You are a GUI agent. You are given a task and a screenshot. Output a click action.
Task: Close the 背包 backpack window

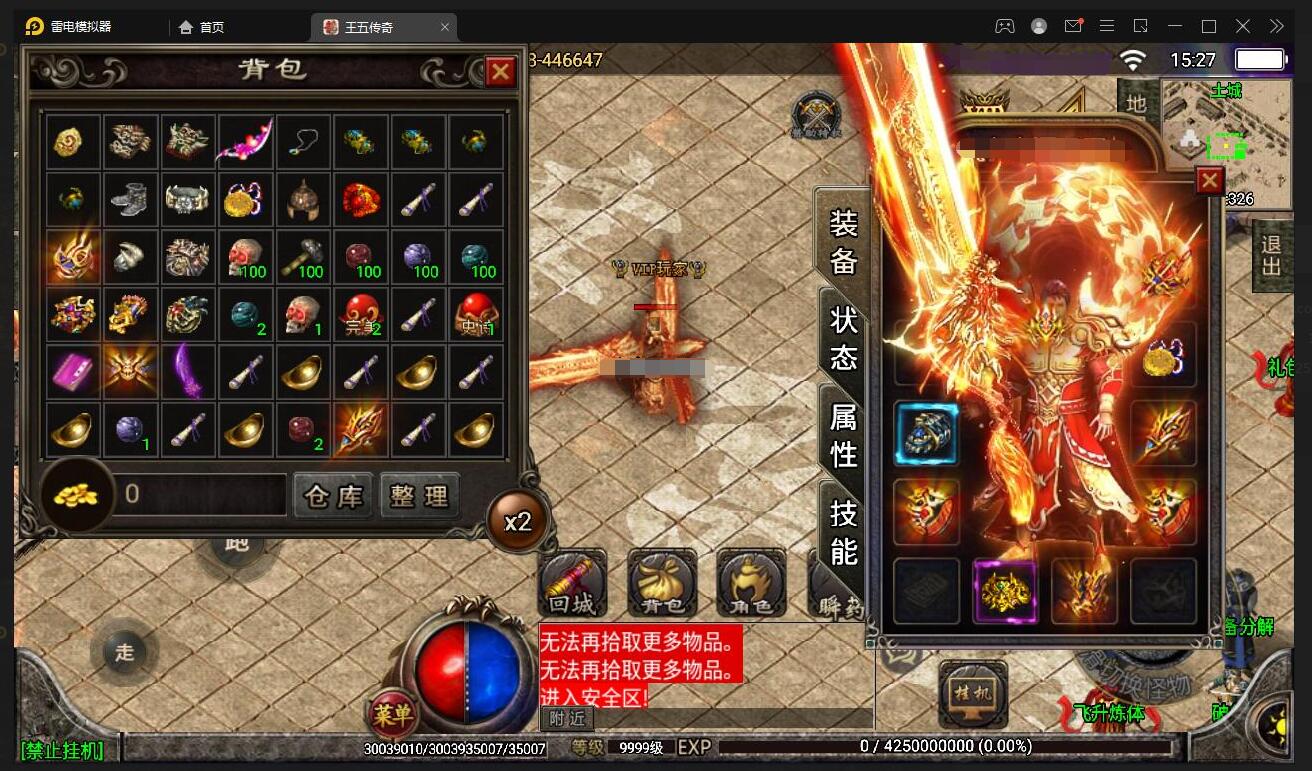point(500,71)
